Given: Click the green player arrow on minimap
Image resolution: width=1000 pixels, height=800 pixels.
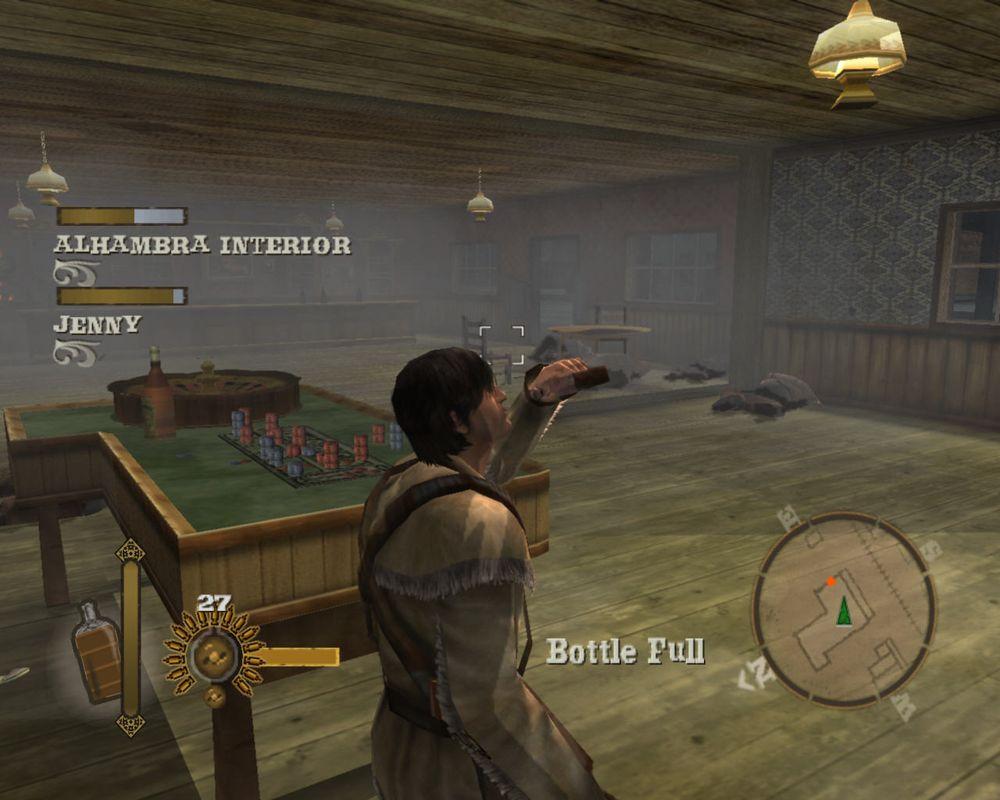Looking at the screenshot, I should click(x=844, y=611).
